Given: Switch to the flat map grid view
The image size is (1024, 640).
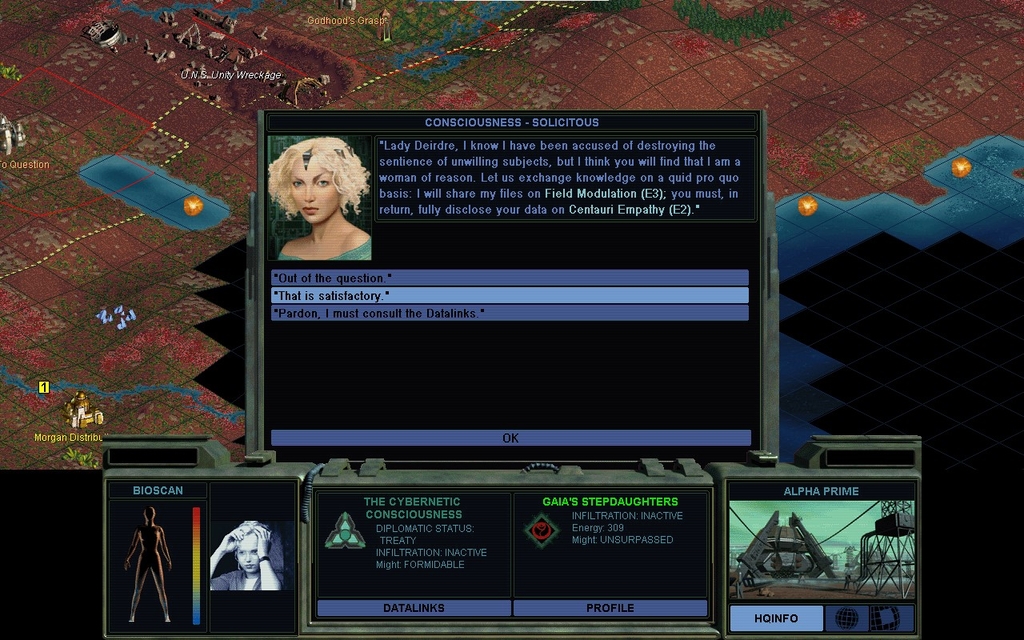Looking at the screenshot, I should (x=885, y=618).
